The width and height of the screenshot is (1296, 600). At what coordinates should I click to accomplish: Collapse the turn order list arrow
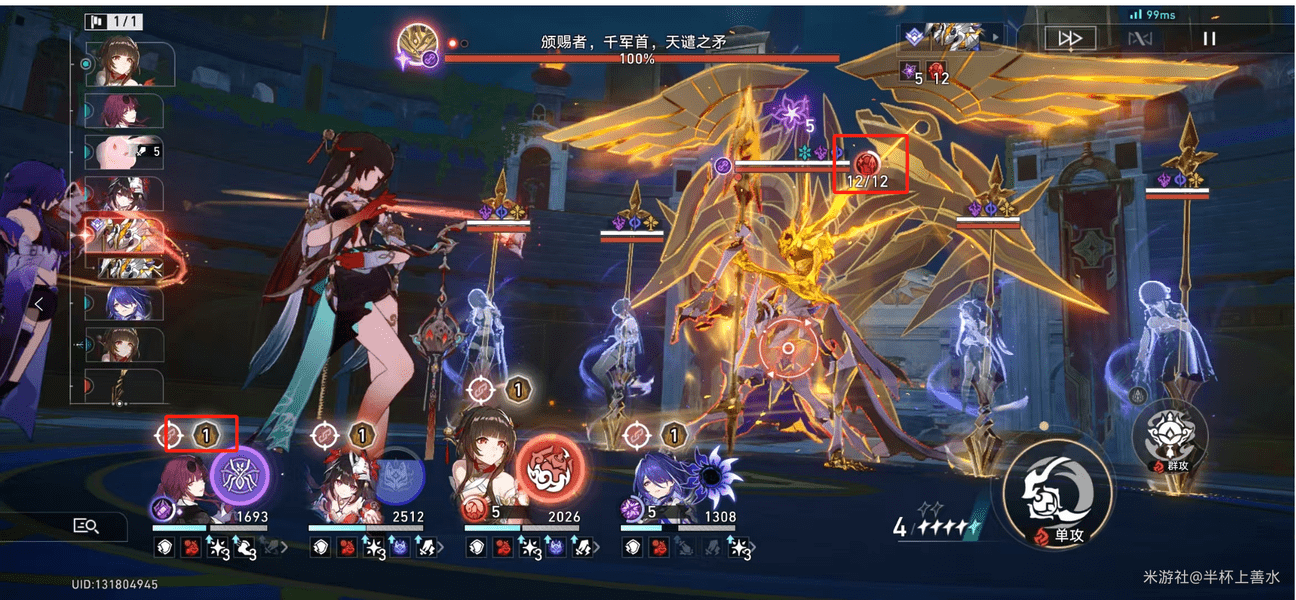coord(39,302)
